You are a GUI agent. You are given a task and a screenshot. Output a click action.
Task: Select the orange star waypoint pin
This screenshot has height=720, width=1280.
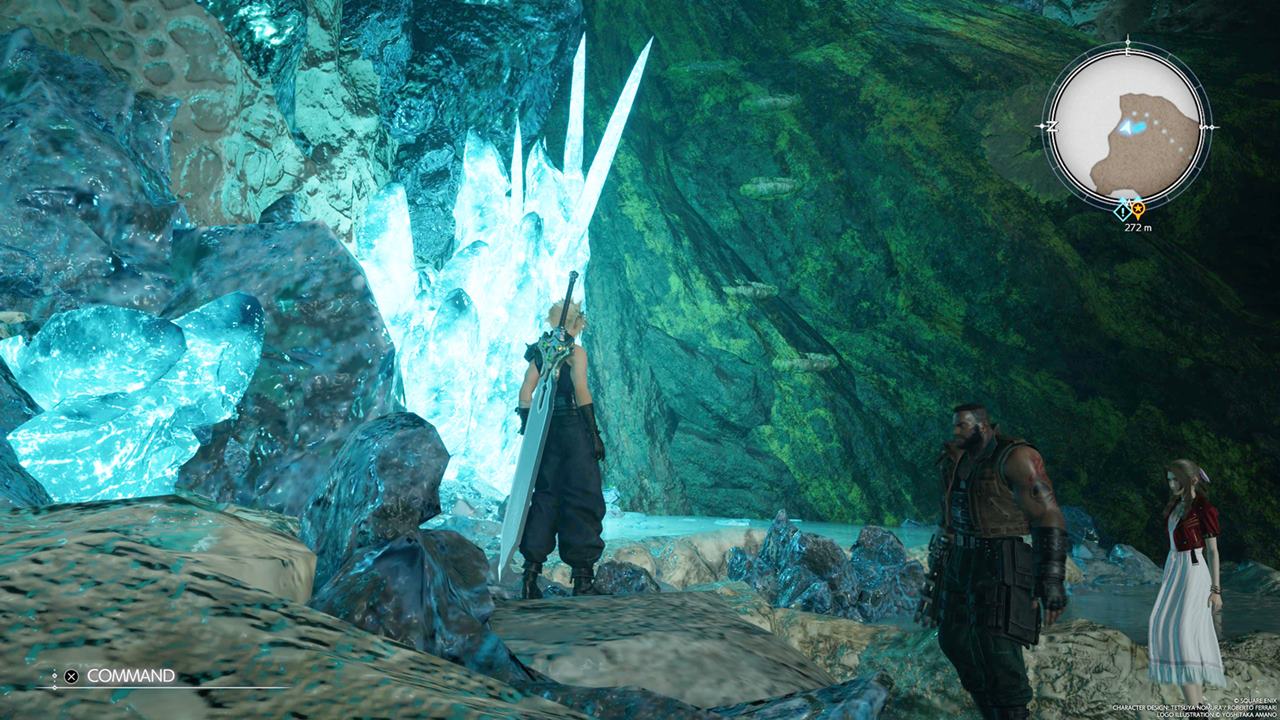click(x=1137, y=210)
